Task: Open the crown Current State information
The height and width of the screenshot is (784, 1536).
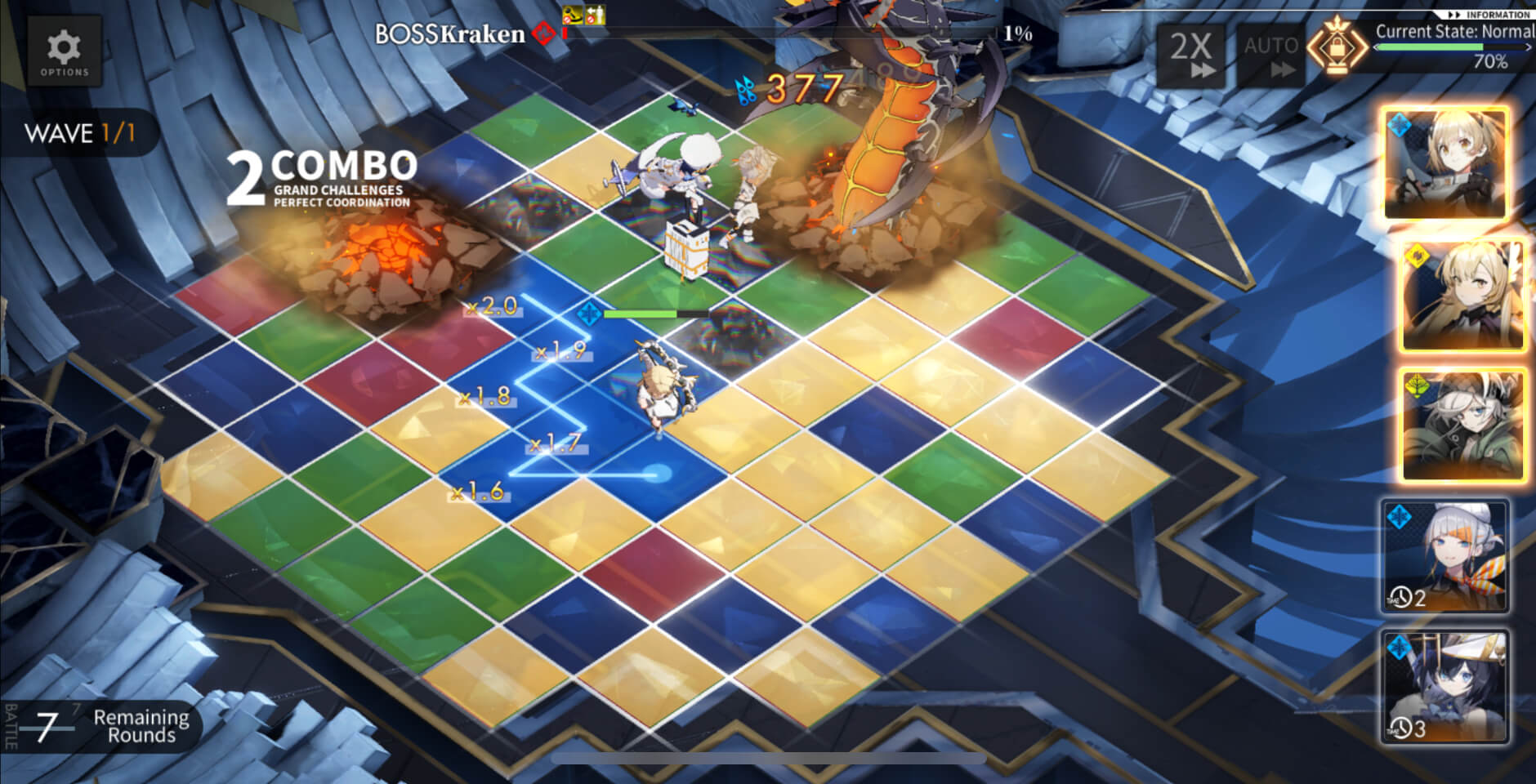Action: (x=1337, y=47)
